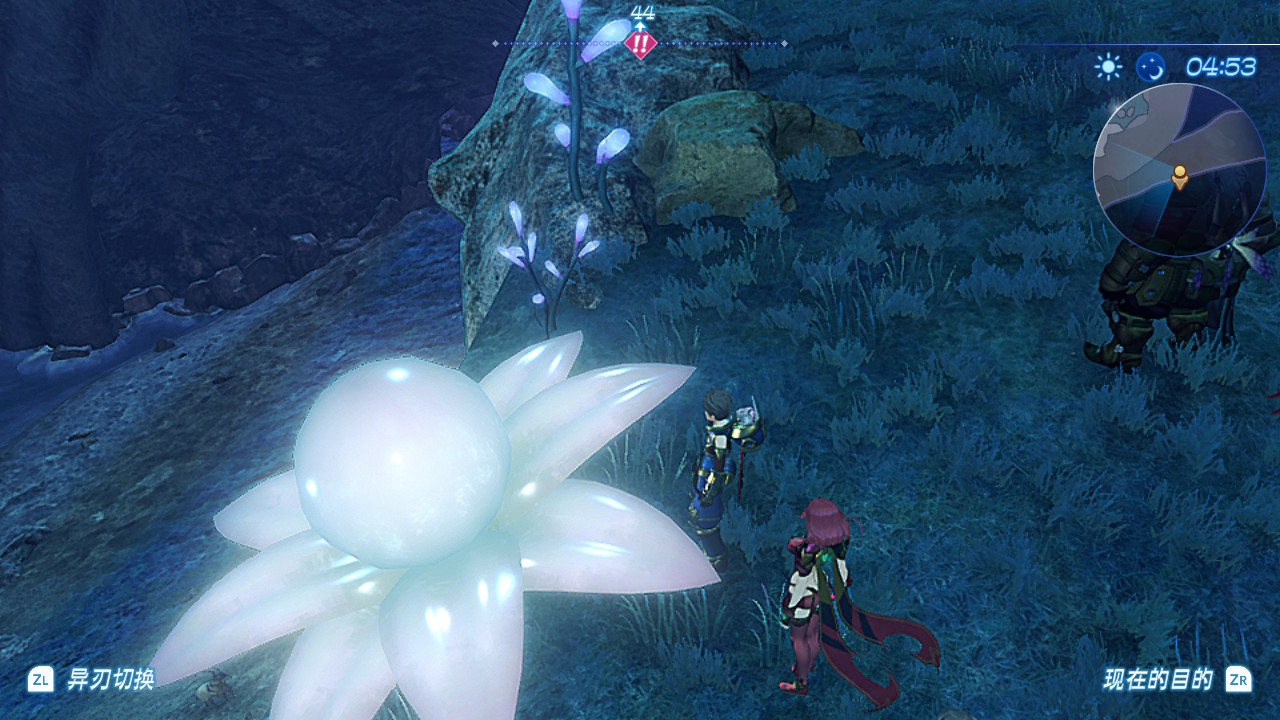The height and width of the screenshot is (720, 1280).
Task: Select the red quest marker on compass
Action: point(640,44)
